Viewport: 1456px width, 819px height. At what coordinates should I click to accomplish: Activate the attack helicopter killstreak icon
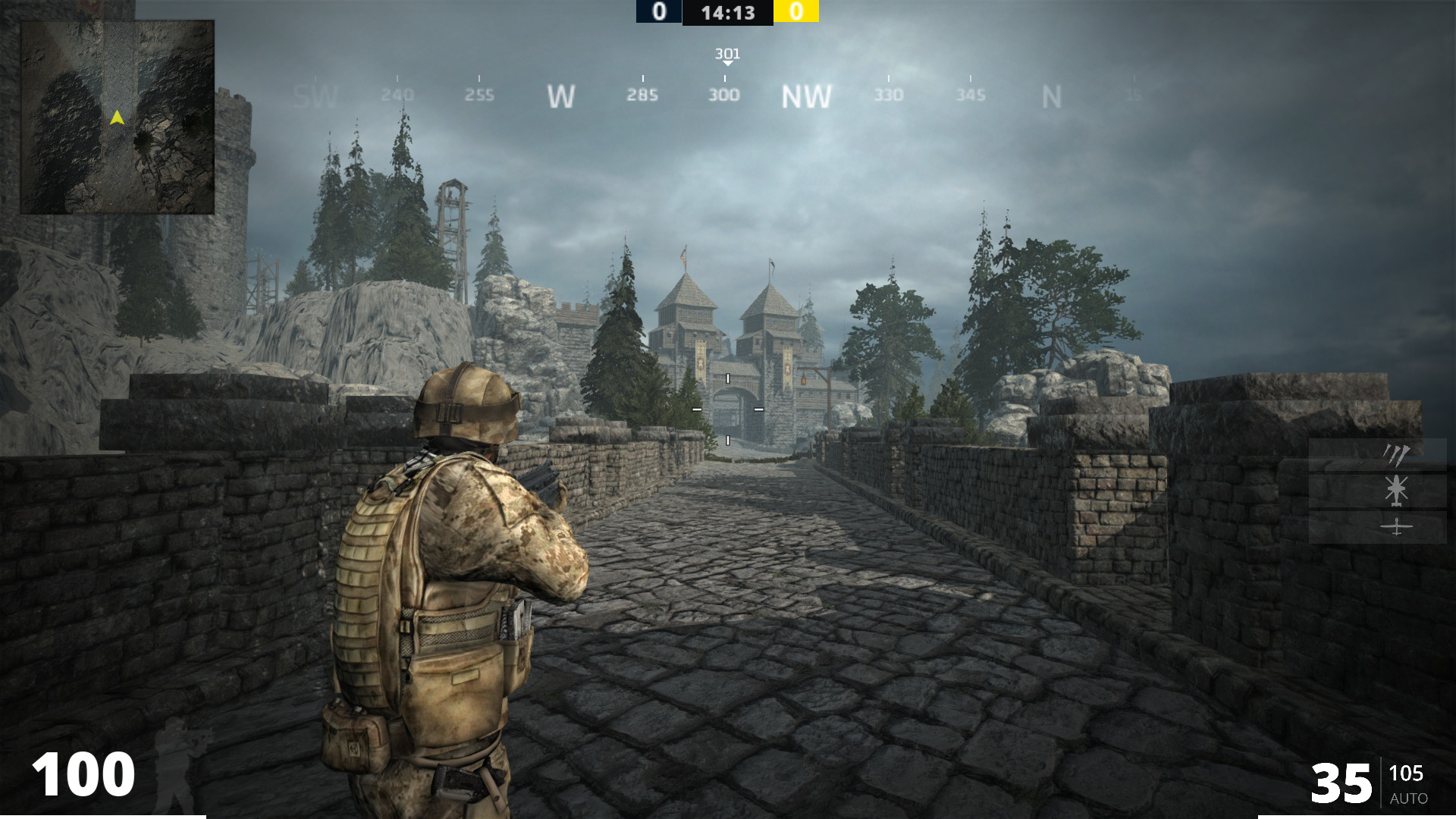click(x=1396, y=490)
